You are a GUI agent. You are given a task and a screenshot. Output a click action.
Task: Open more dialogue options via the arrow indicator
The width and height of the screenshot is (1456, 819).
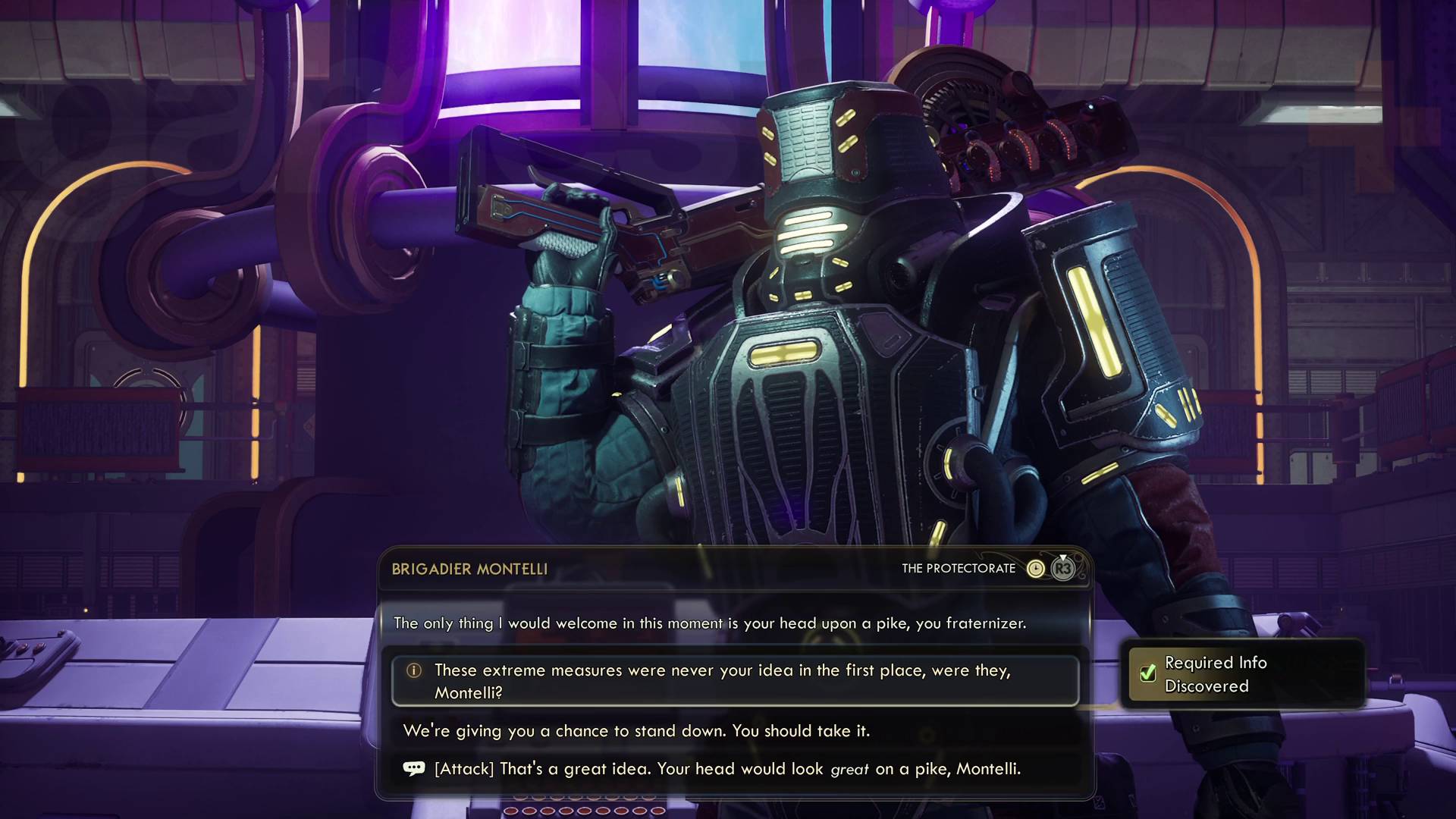click(1063, 556)
